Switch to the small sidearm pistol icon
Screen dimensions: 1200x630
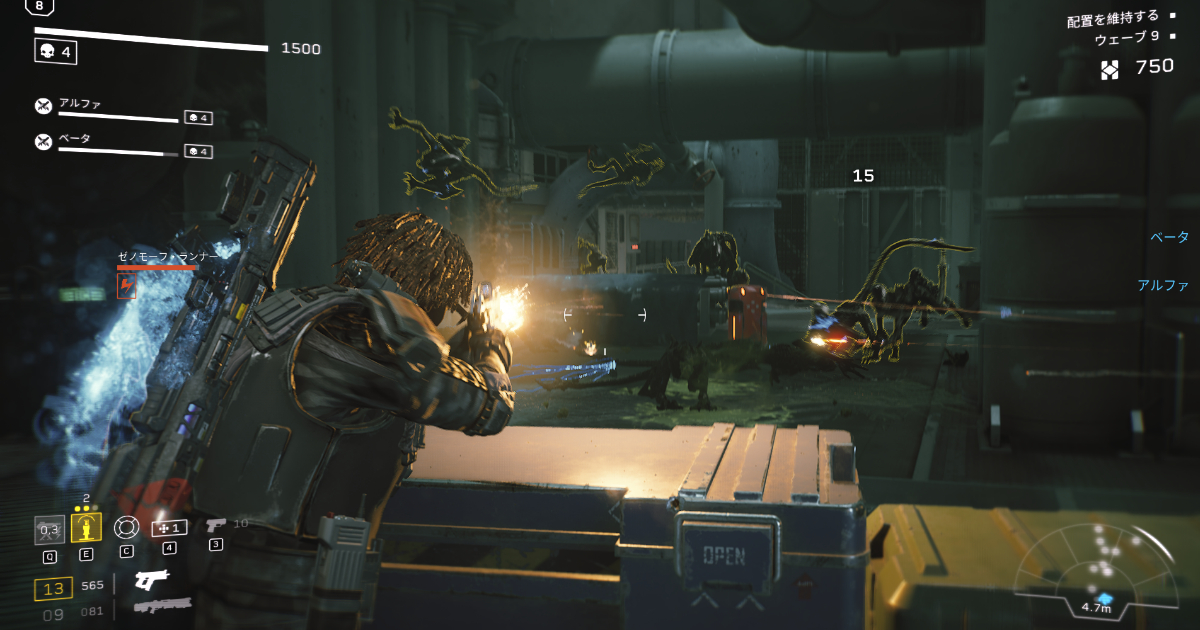click(x=215, y=524)
